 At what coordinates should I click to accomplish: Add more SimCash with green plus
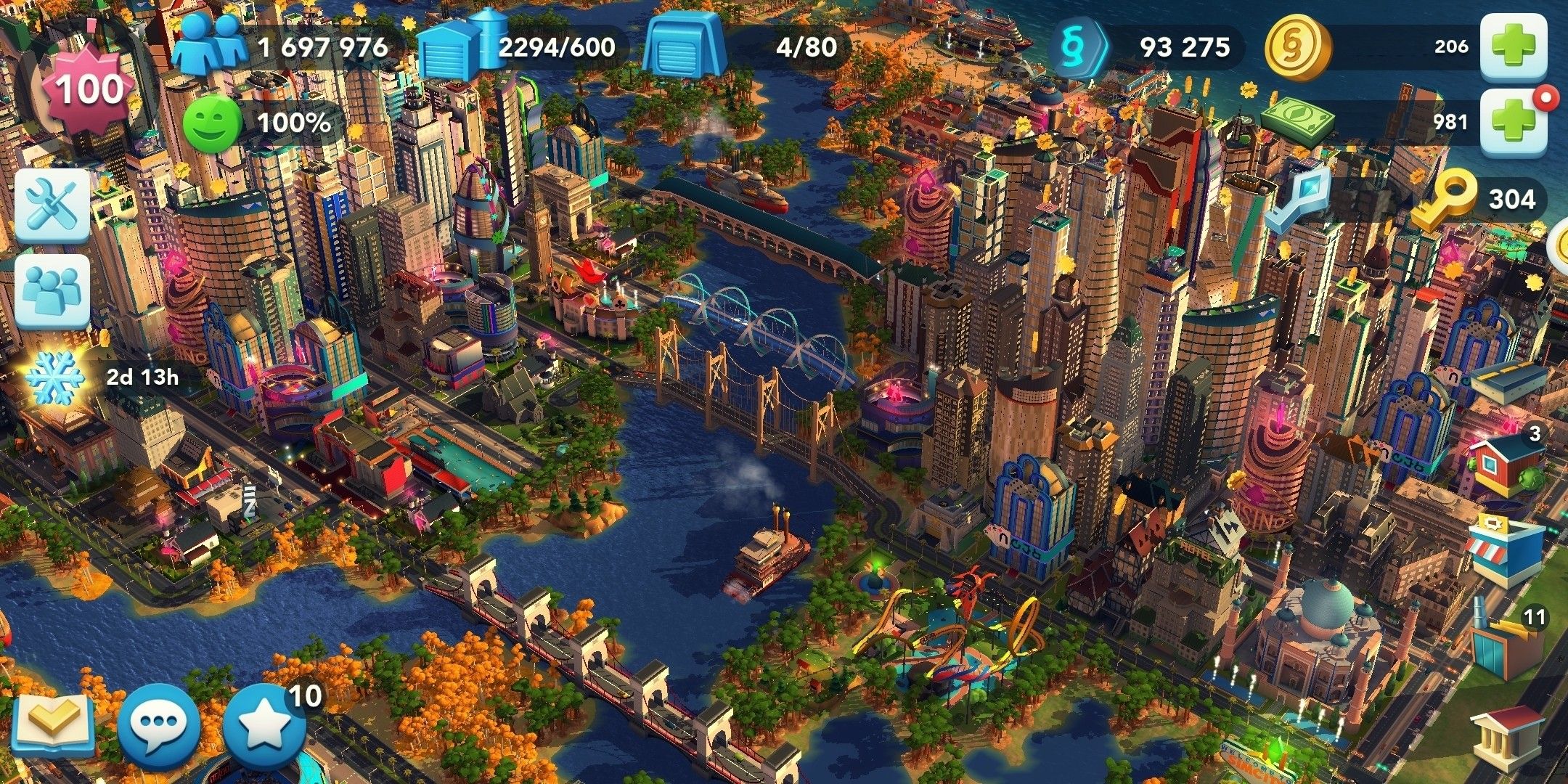pos(1514,46)
